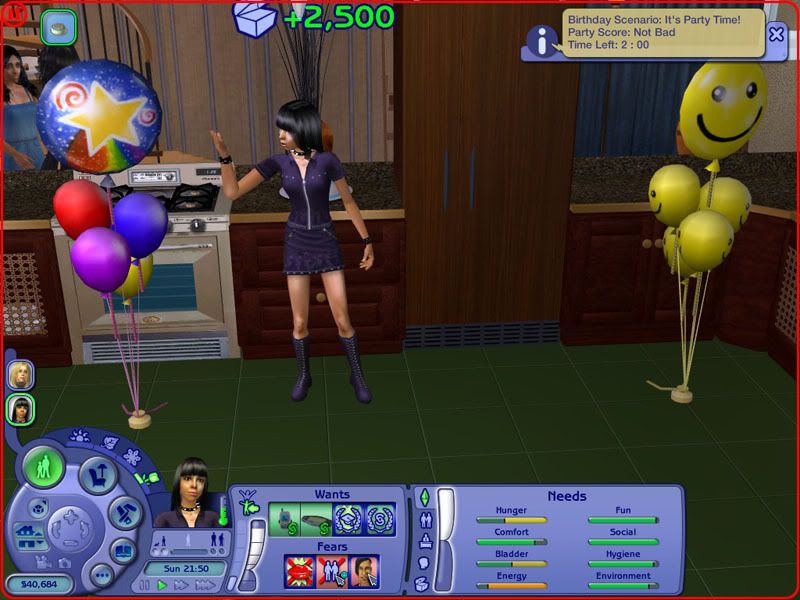Open Buy mode with the armchair icon

coord(98,474)
